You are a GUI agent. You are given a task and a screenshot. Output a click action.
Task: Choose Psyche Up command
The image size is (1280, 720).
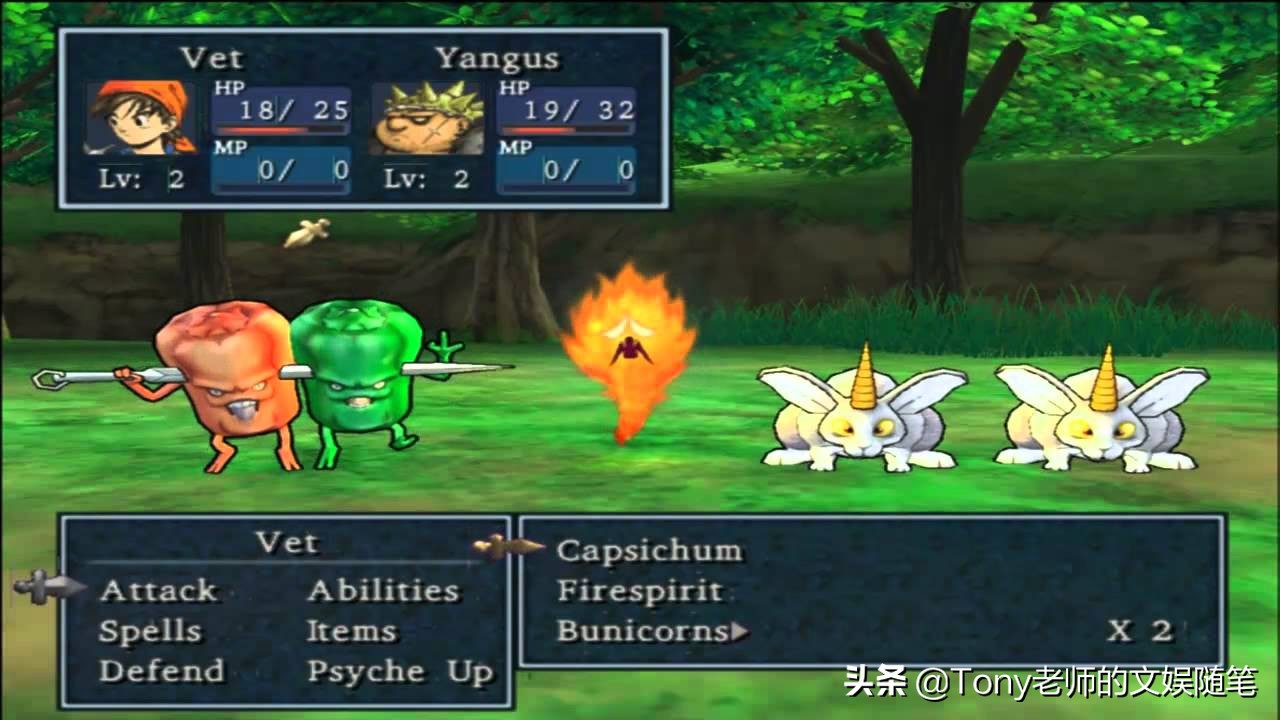(400, 672)
